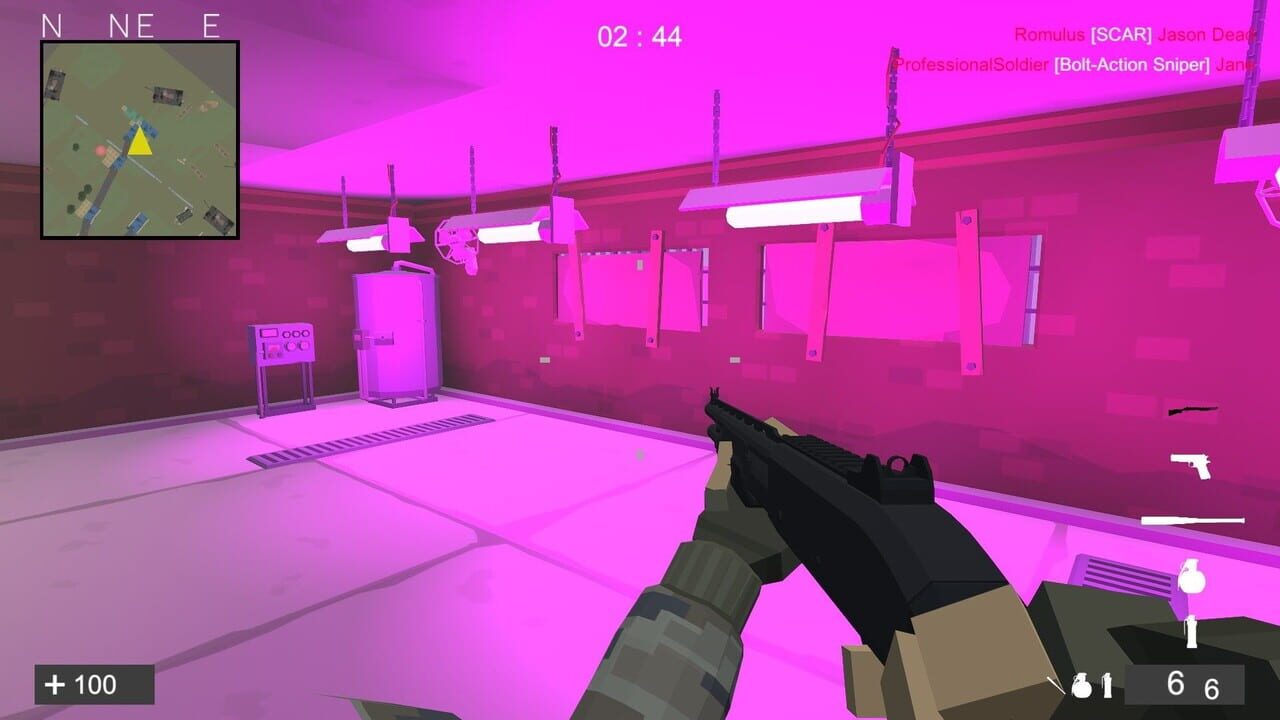
Task: Select the flashbang icon below the grenade
Action: click(x=1191, y=632)
